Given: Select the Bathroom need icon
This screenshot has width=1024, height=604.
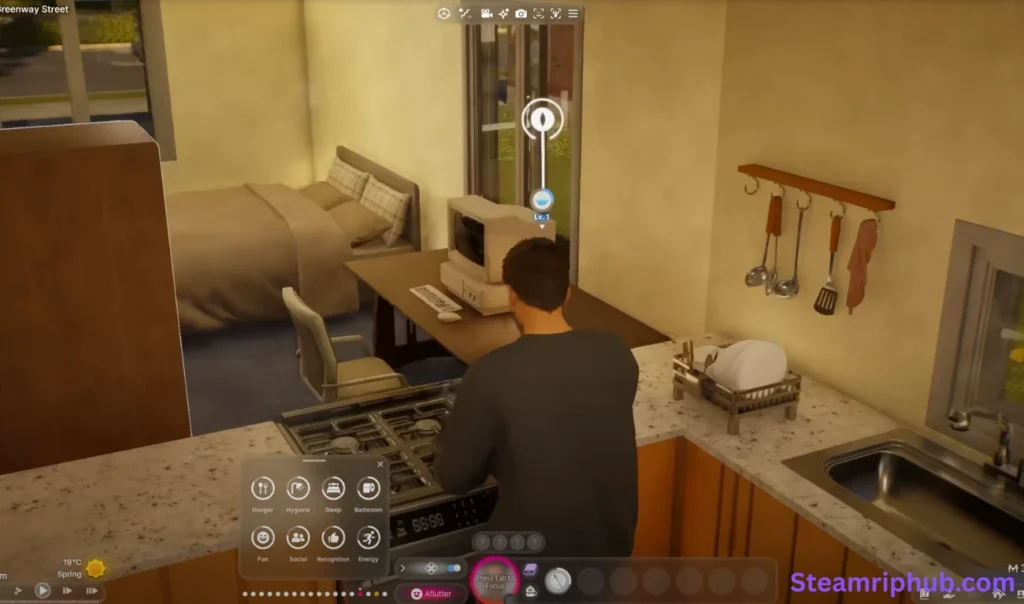Looking at the screenshot, I should click(368, 488).
